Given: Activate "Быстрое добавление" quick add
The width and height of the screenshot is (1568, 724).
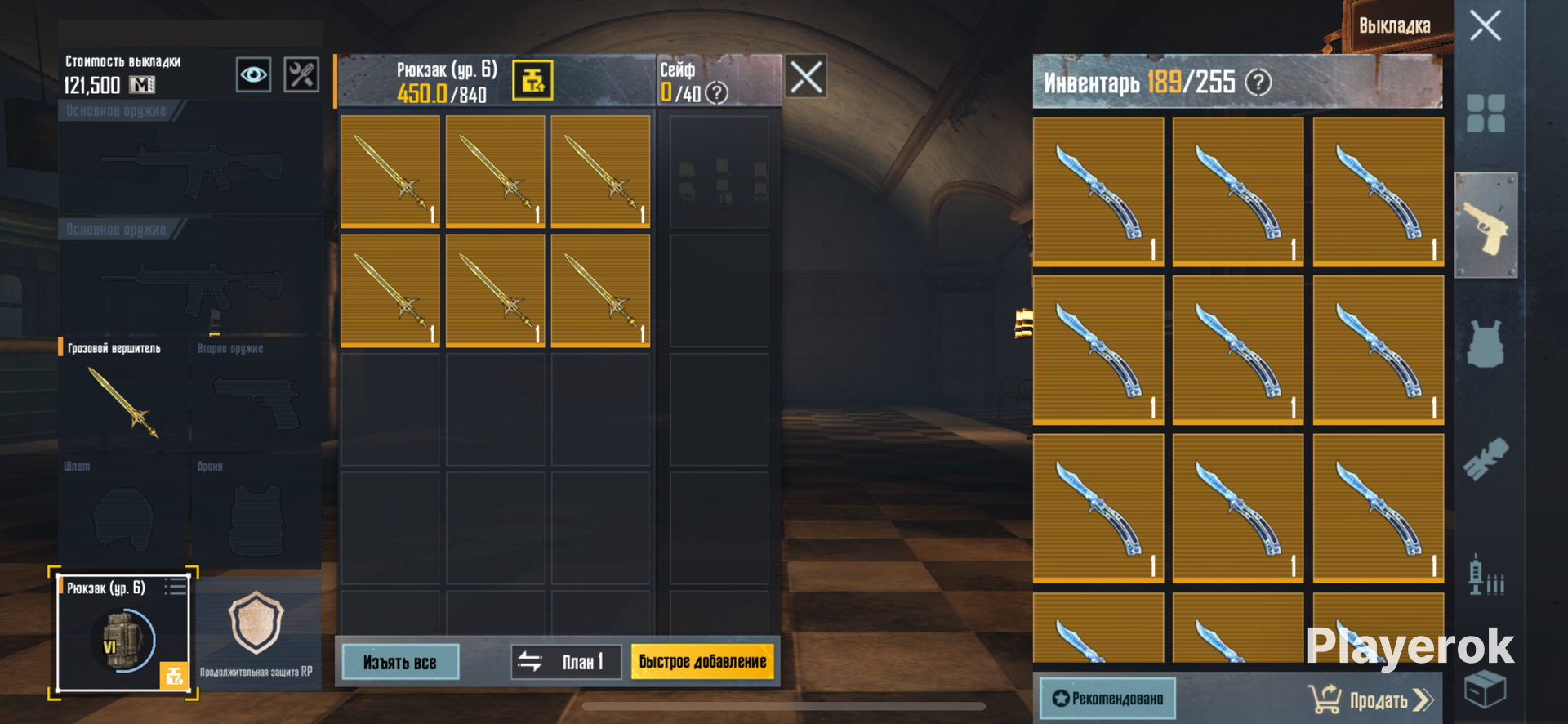Looking at the screenshot, I should (x=702, y=662).
